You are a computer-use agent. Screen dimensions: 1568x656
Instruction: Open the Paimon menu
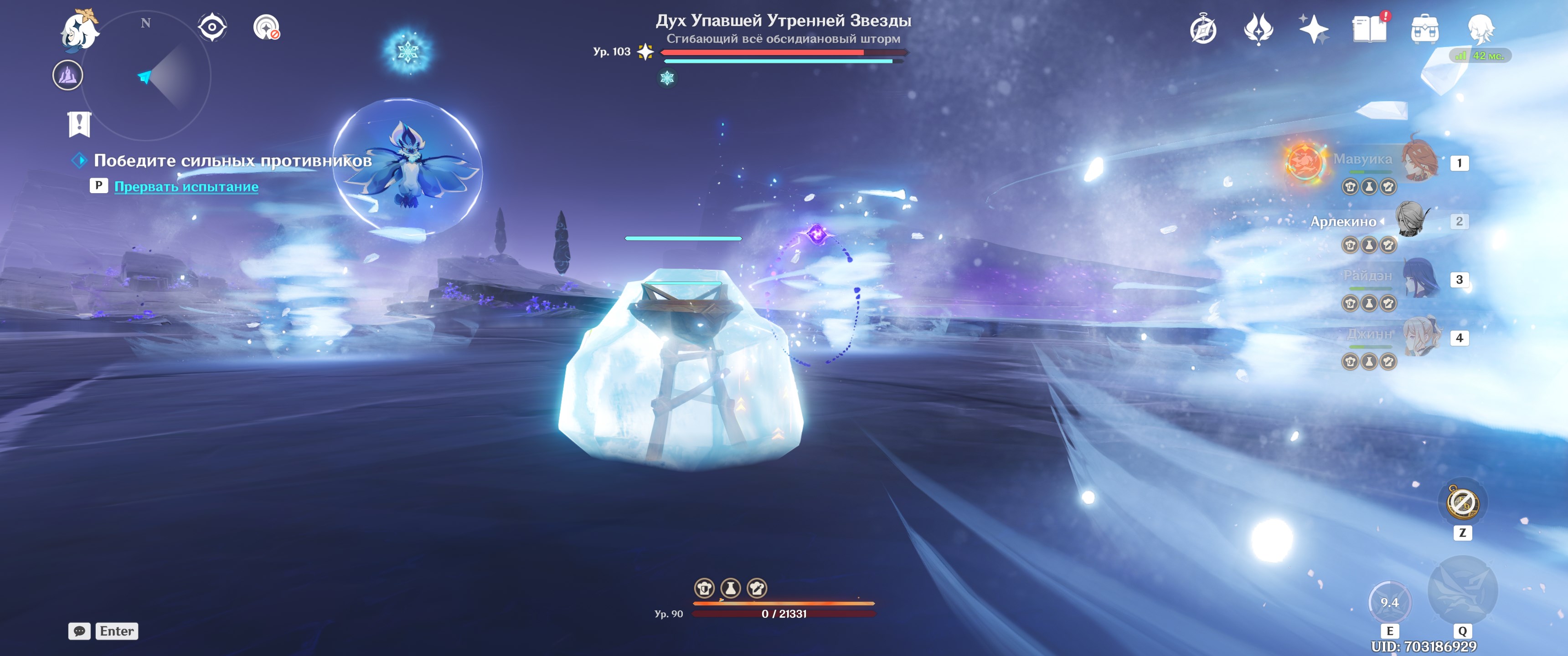pyautogui.click(x=80, y=29)
